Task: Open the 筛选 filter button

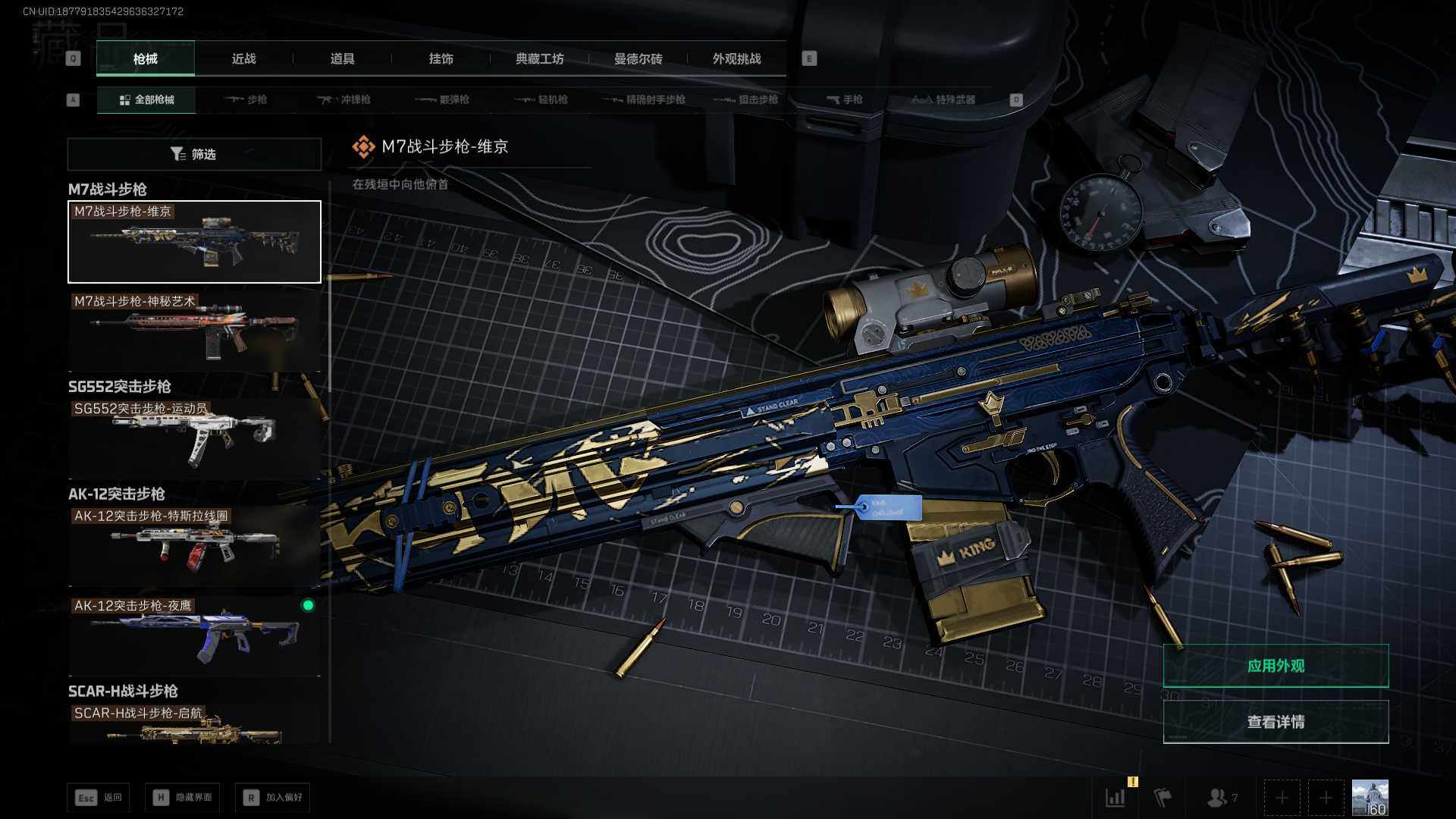Action: click(x=194, y=154)
